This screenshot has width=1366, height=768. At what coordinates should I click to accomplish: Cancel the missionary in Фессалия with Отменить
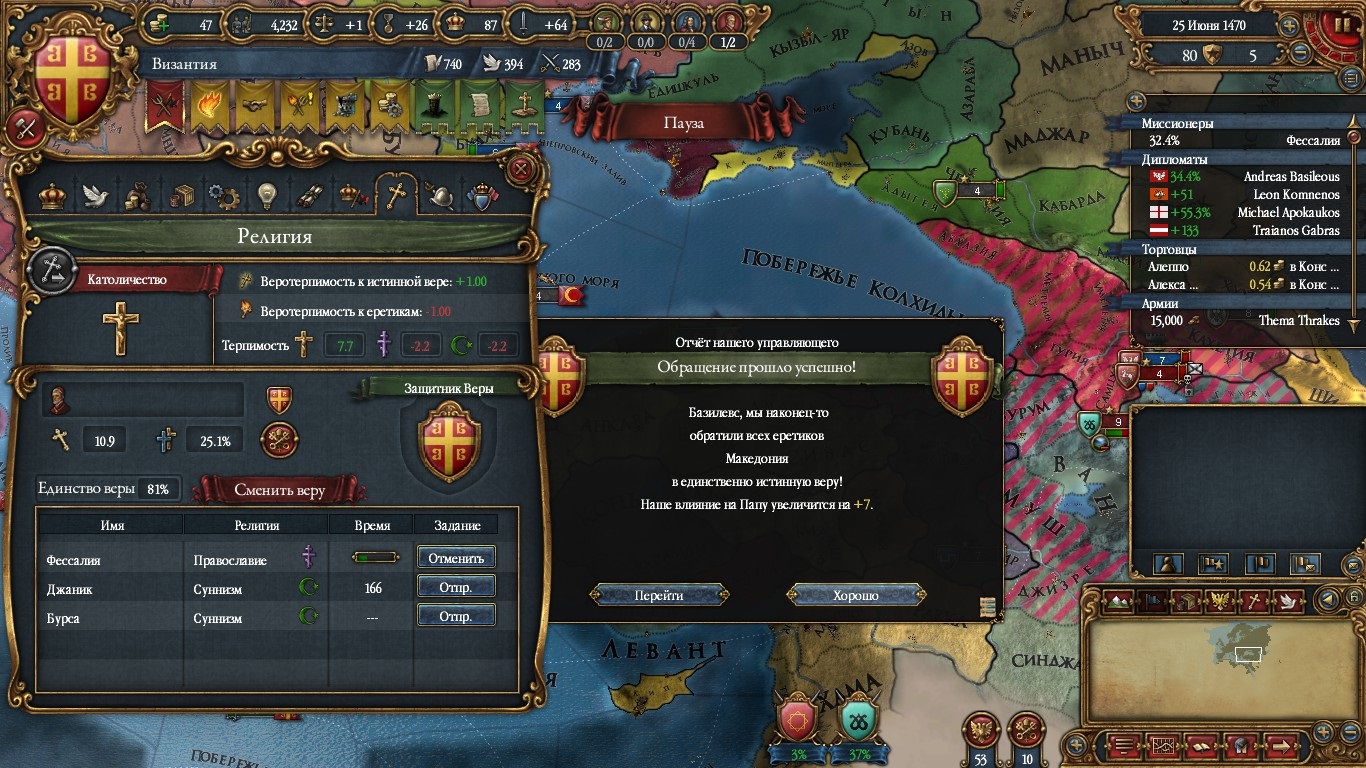456,558
